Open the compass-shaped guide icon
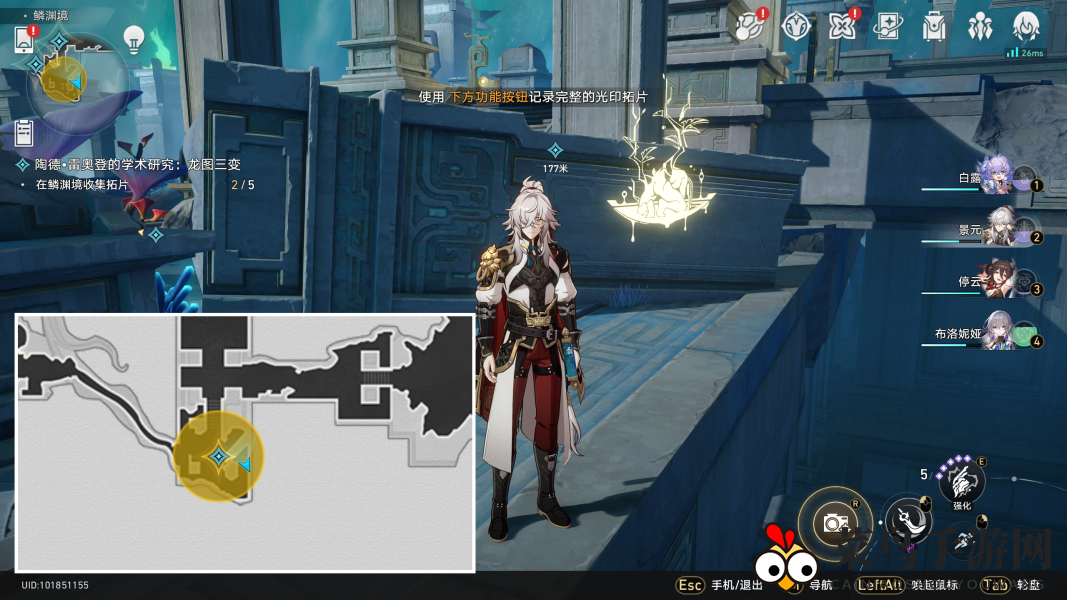Screen dimensions: 1067x600 point(795,27)
